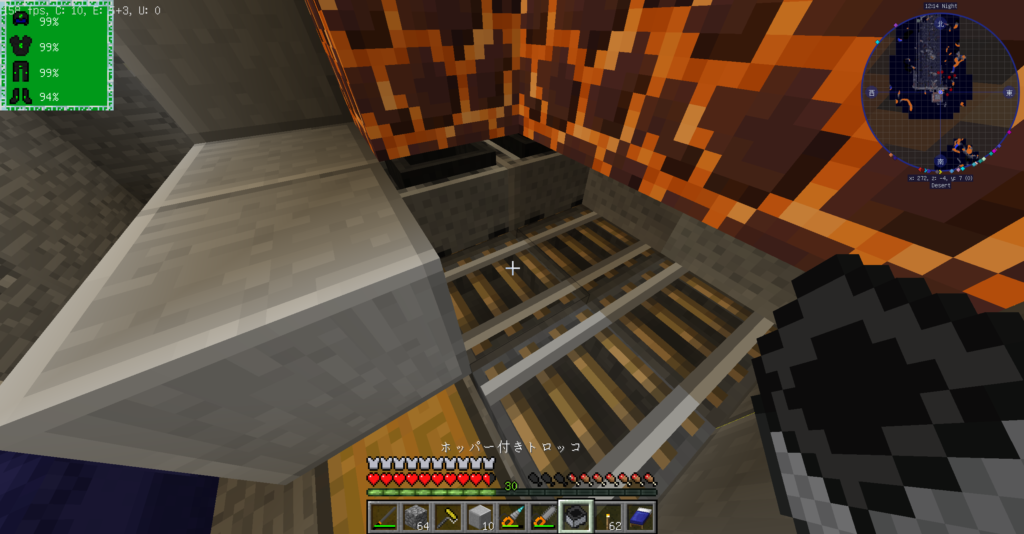Screen dimensions: 1024x534
Task: Click the helmet durability icon
Action: [21, 21]
